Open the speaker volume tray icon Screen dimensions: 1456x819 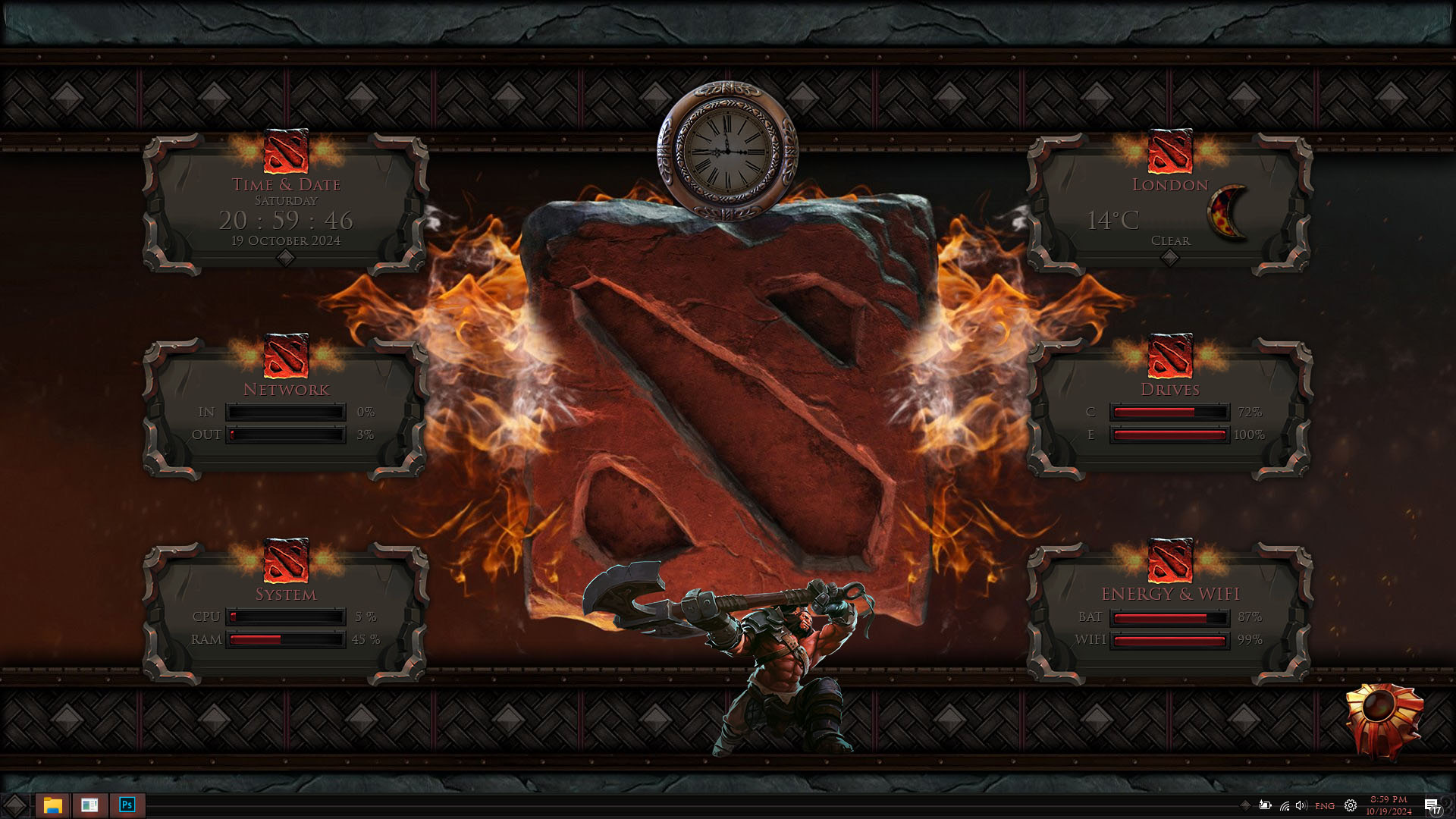(1301, 805)
